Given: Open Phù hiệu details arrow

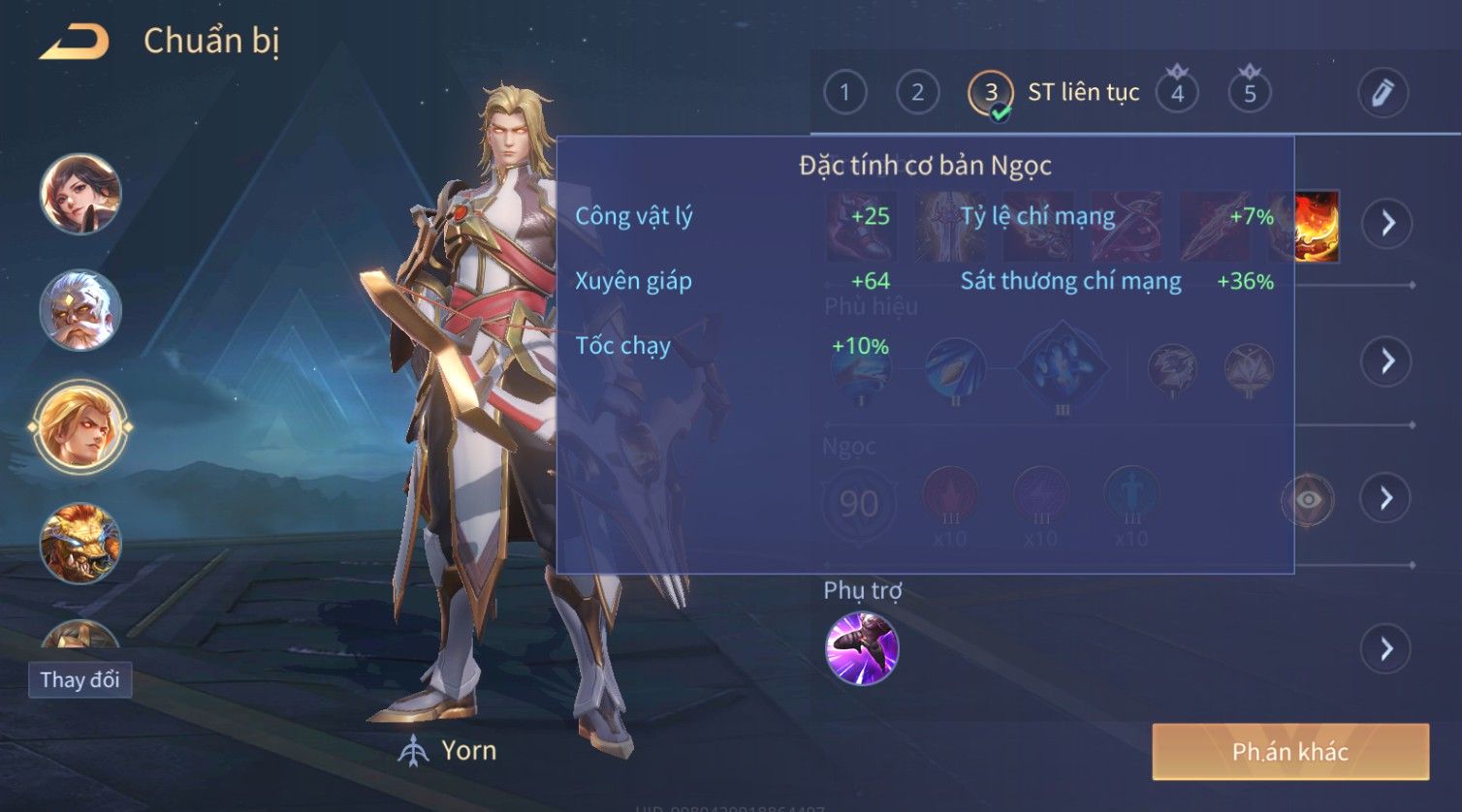Looking at the screenshot, I should click(1386, 361).
